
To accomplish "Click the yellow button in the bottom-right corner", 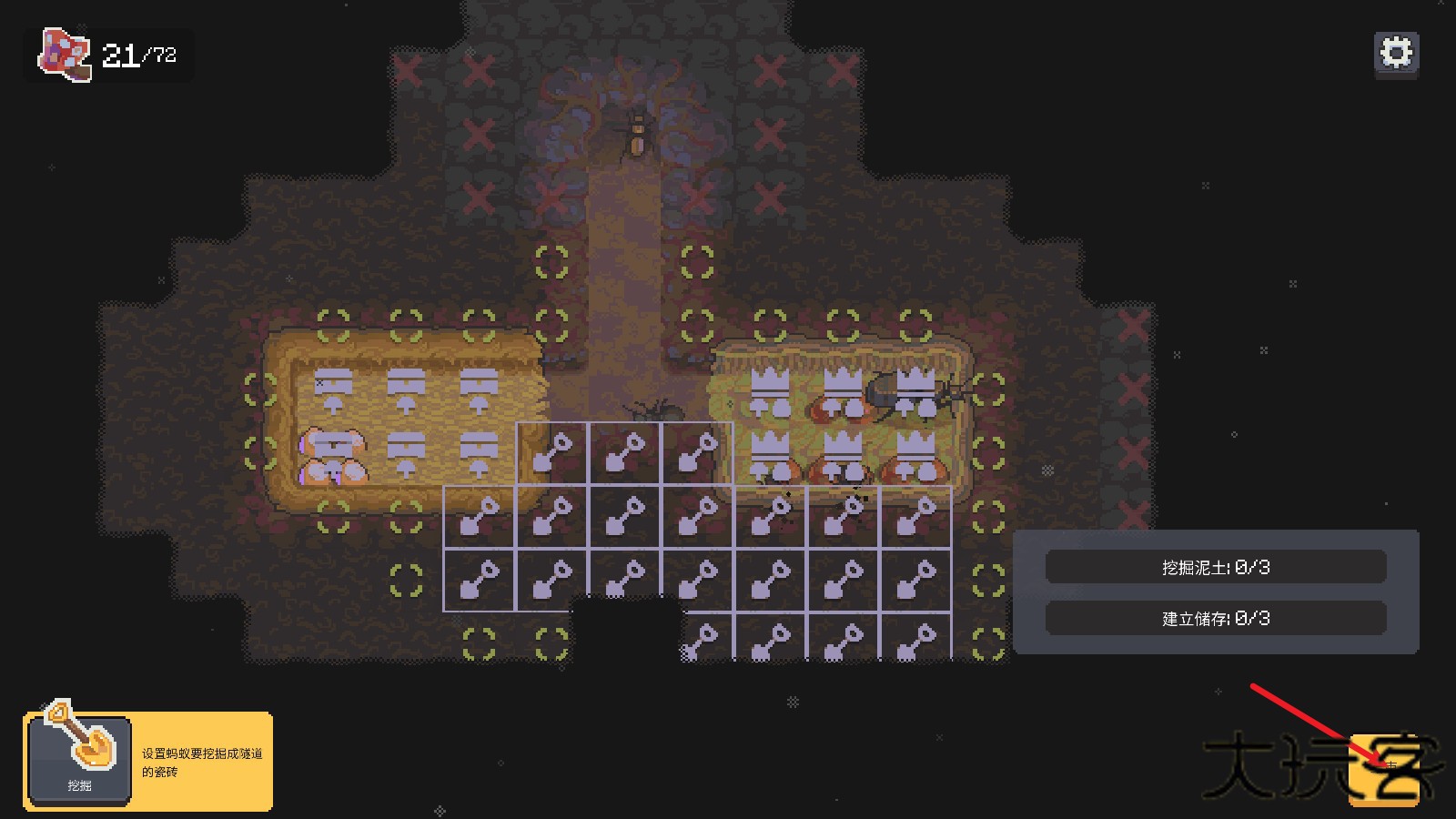I will click(1383, 770).
